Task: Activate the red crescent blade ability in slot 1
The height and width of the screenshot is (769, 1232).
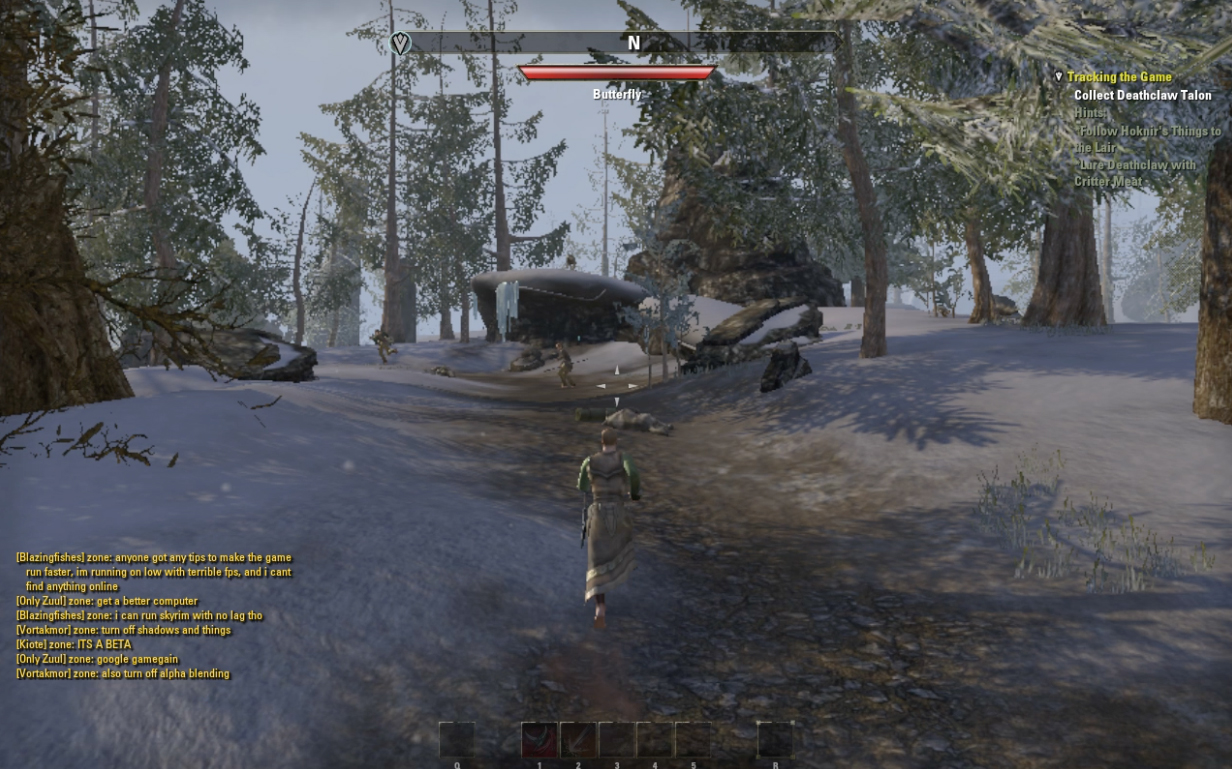Action: tap(539, 740)
